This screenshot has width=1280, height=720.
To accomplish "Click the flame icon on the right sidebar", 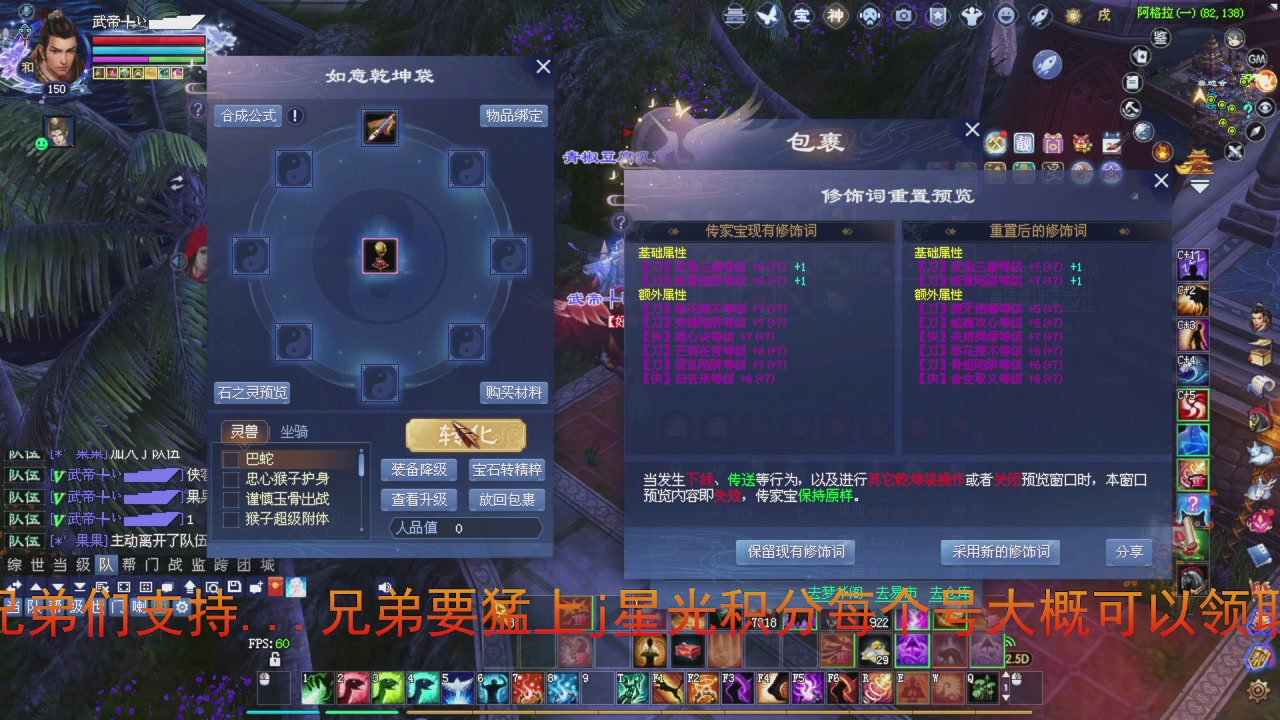I will point(1163,153).
